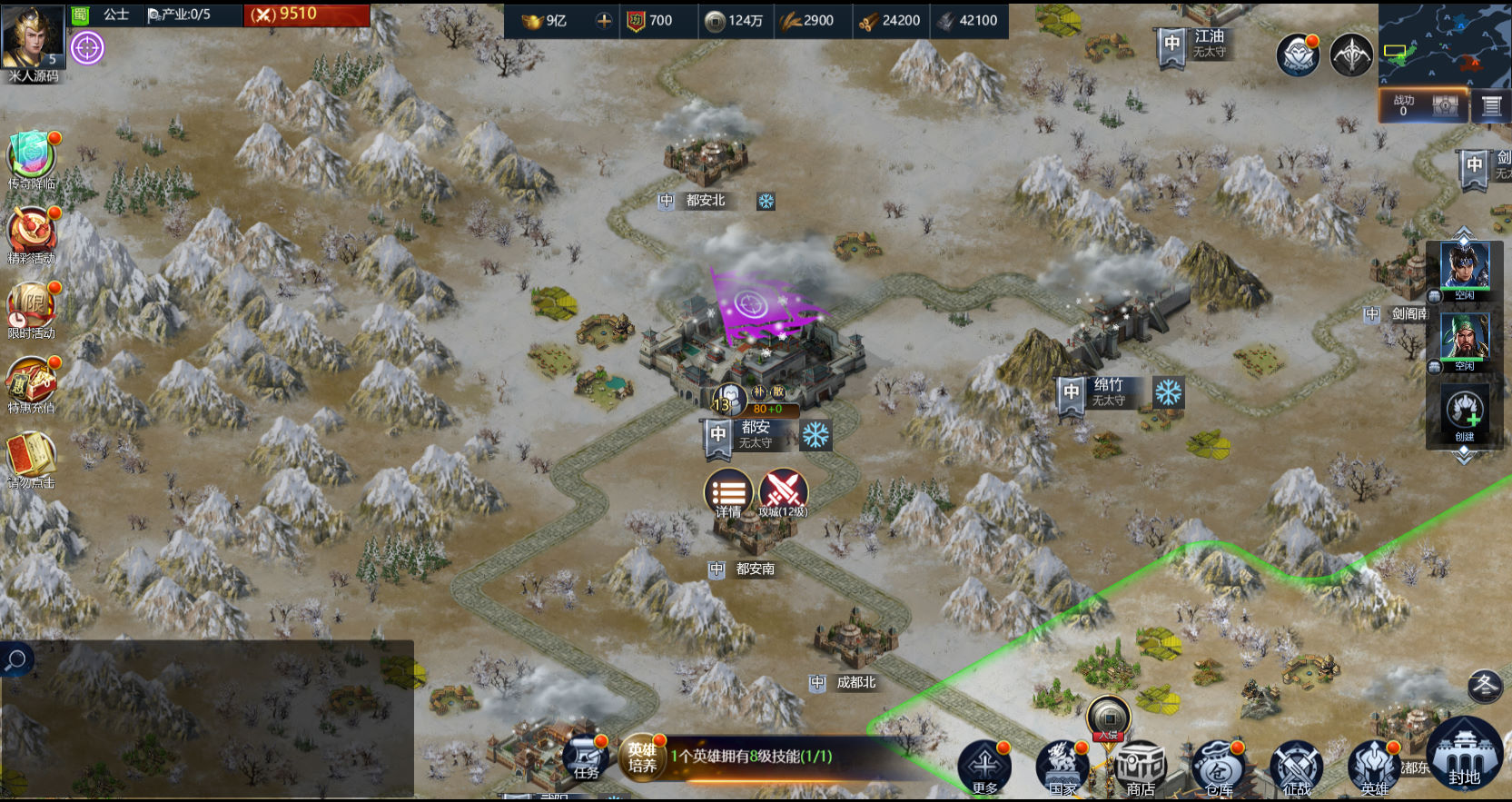Add gold with the plus button

(603, 20)
